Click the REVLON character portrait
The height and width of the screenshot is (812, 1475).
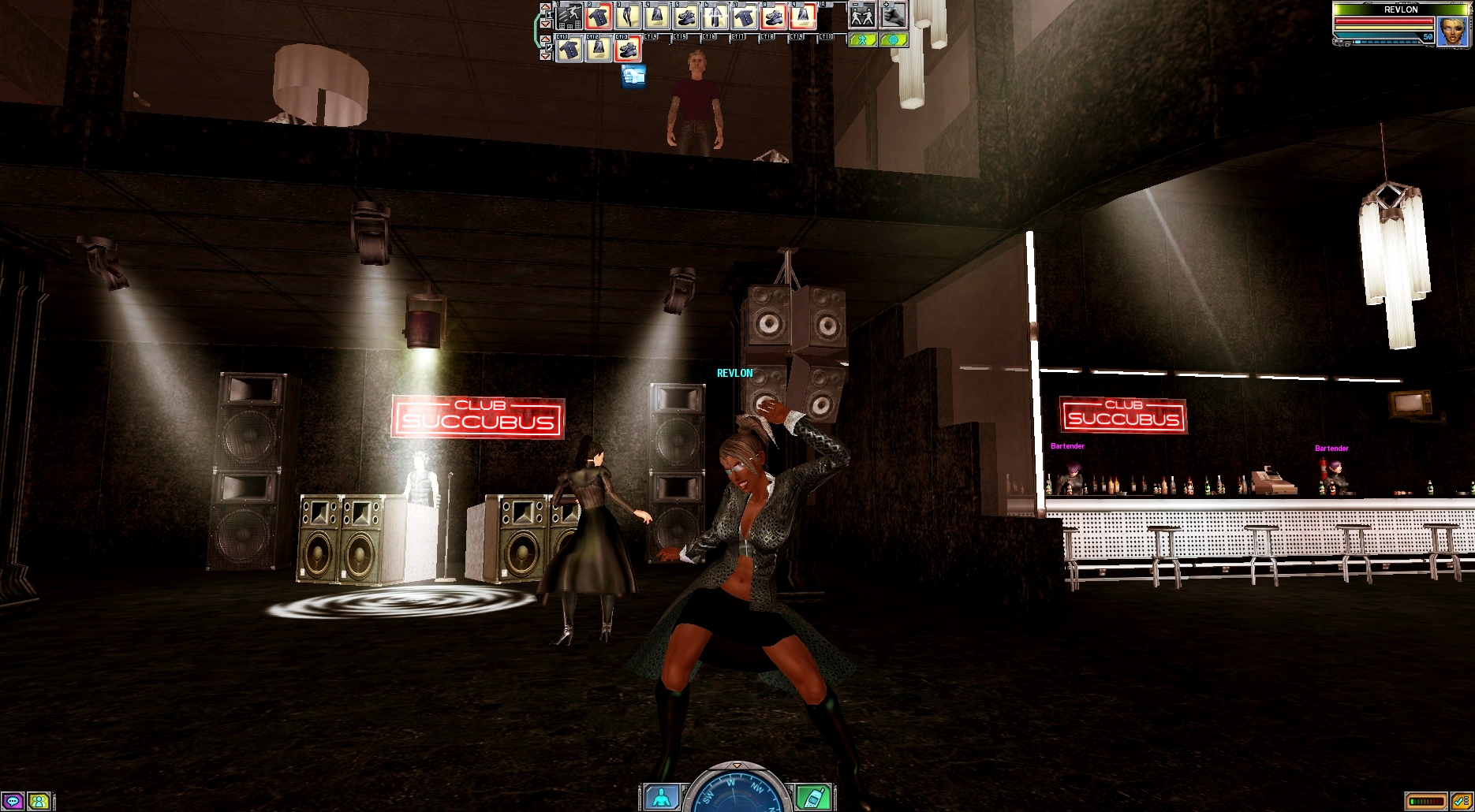click(1452, 31)
